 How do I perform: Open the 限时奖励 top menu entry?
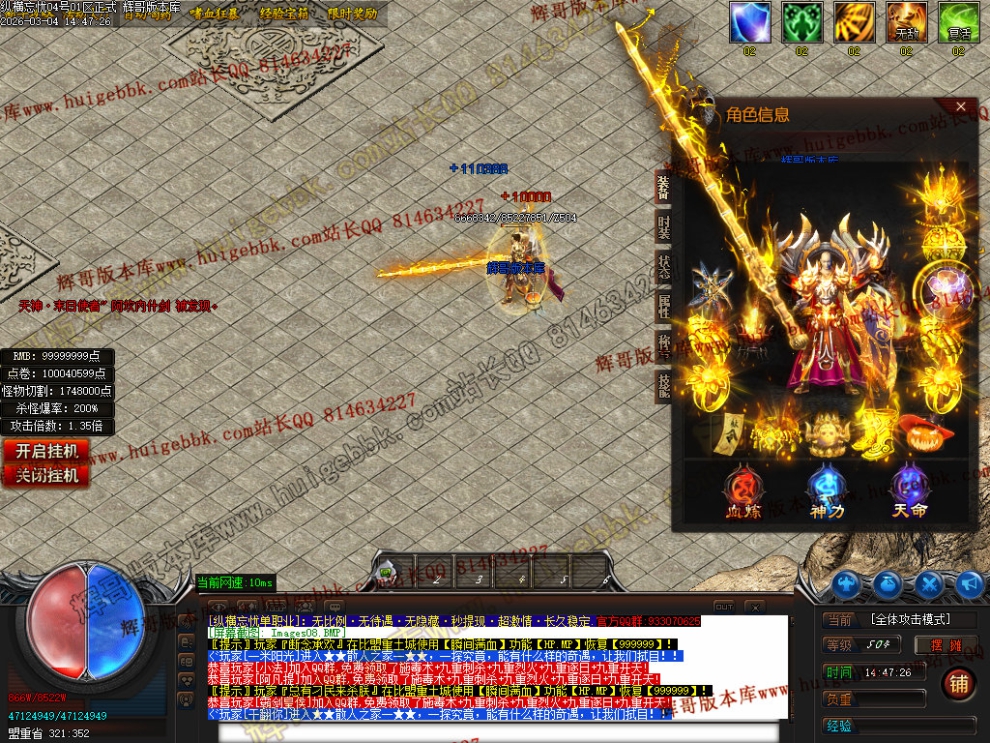(x=352, y=14)
